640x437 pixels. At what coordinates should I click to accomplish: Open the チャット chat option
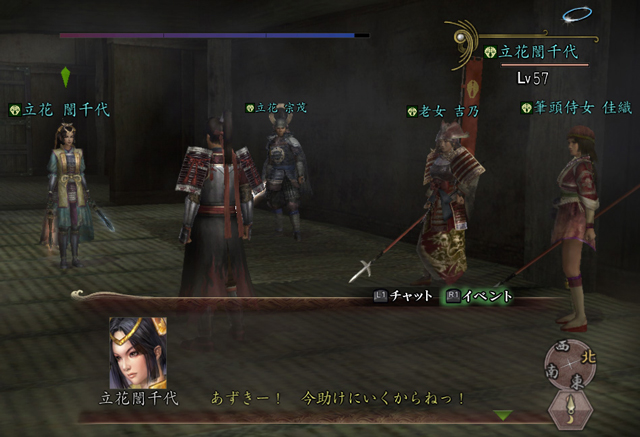[403, 296]
